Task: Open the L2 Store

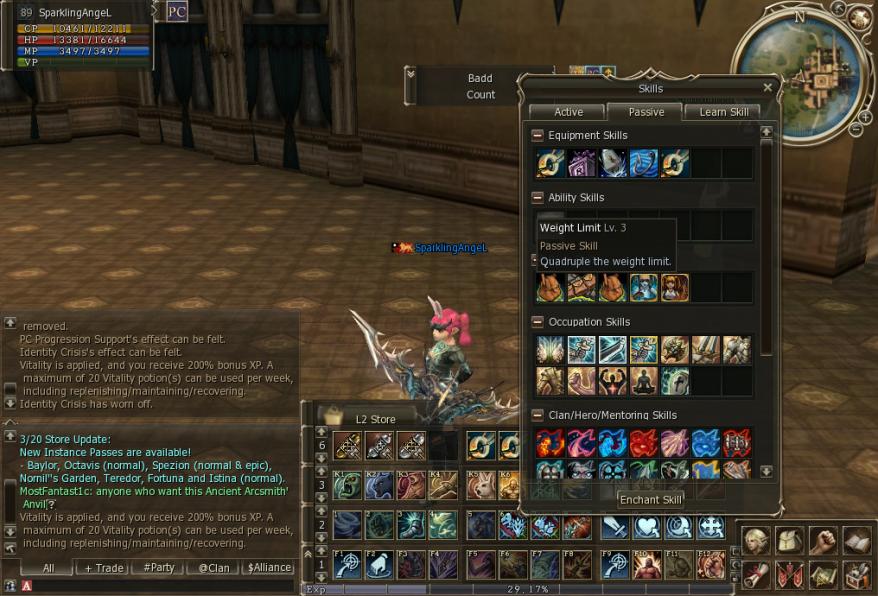Action: (x=375, y=419)
